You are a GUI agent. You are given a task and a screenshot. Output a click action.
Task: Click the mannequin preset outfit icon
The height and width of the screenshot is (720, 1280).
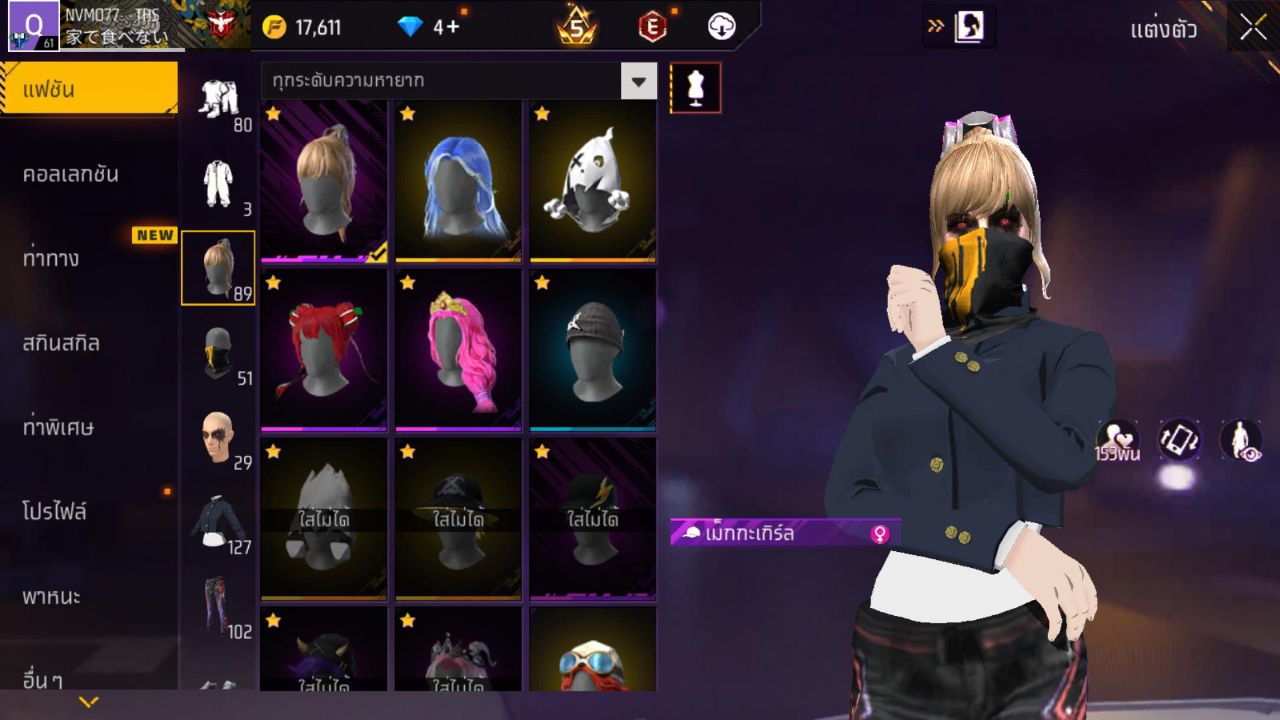694,87
